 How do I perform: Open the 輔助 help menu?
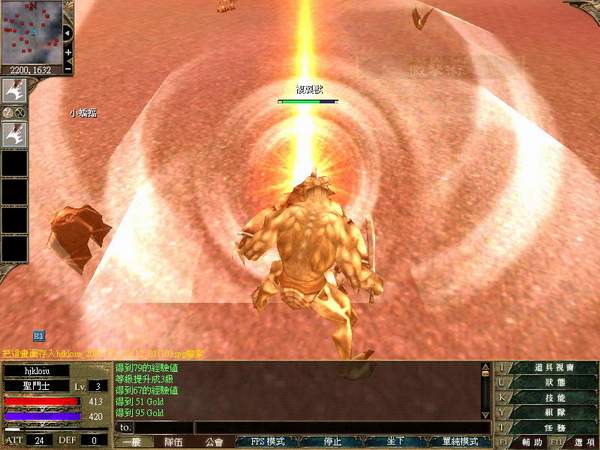click(x=532, y=442)
